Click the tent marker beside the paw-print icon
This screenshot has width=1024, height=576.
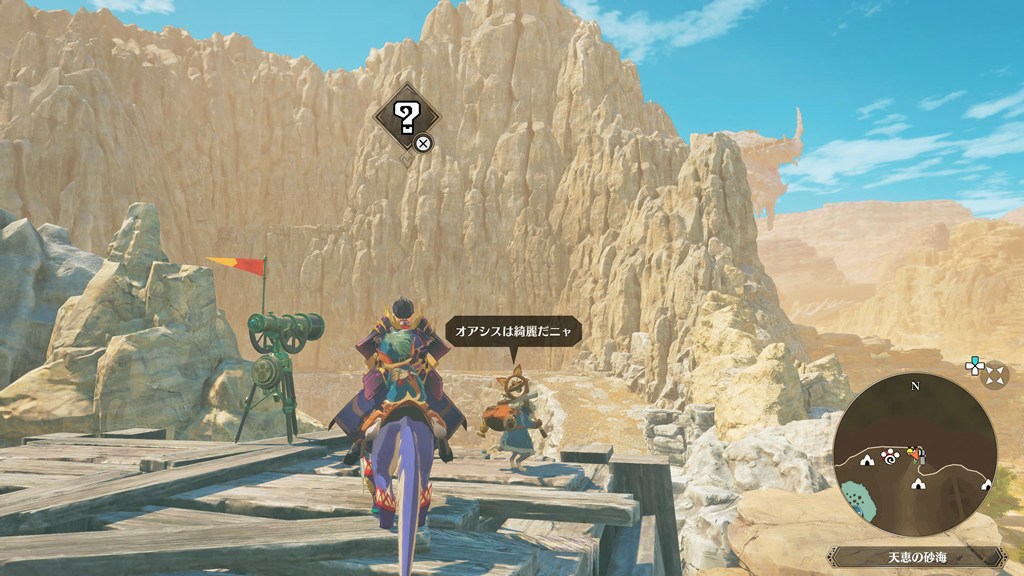tap(867, 460)
